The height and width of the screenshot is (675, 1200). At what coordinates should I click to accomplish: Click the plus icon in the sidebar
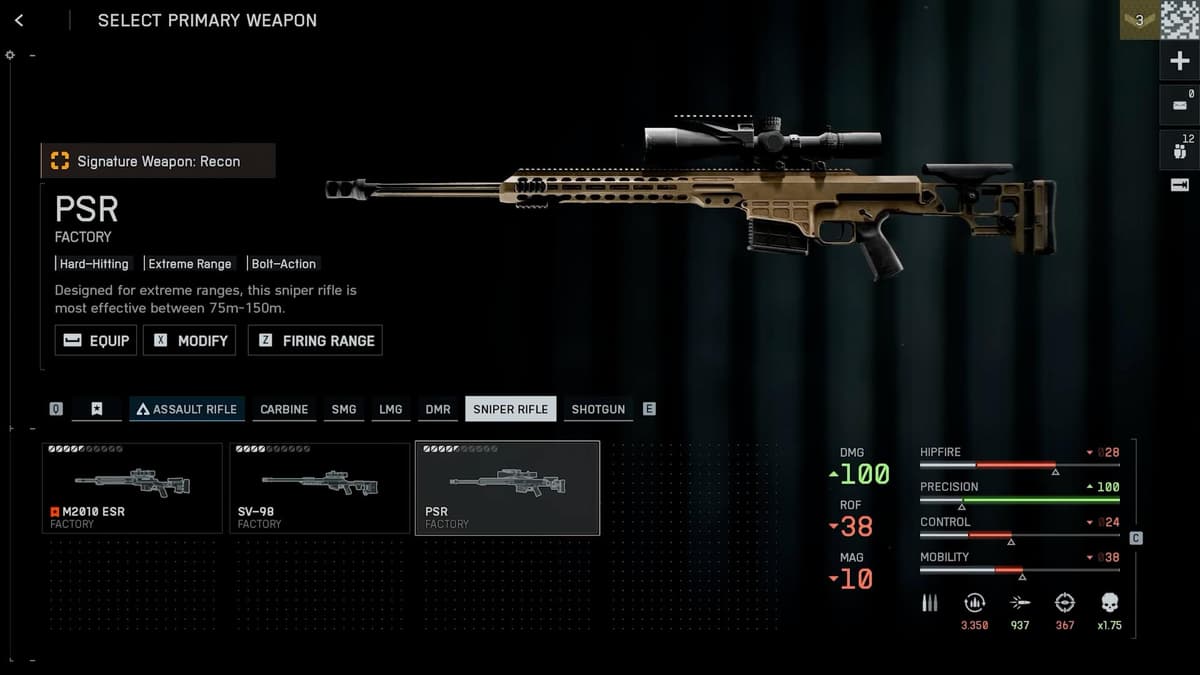[1179, 62]
